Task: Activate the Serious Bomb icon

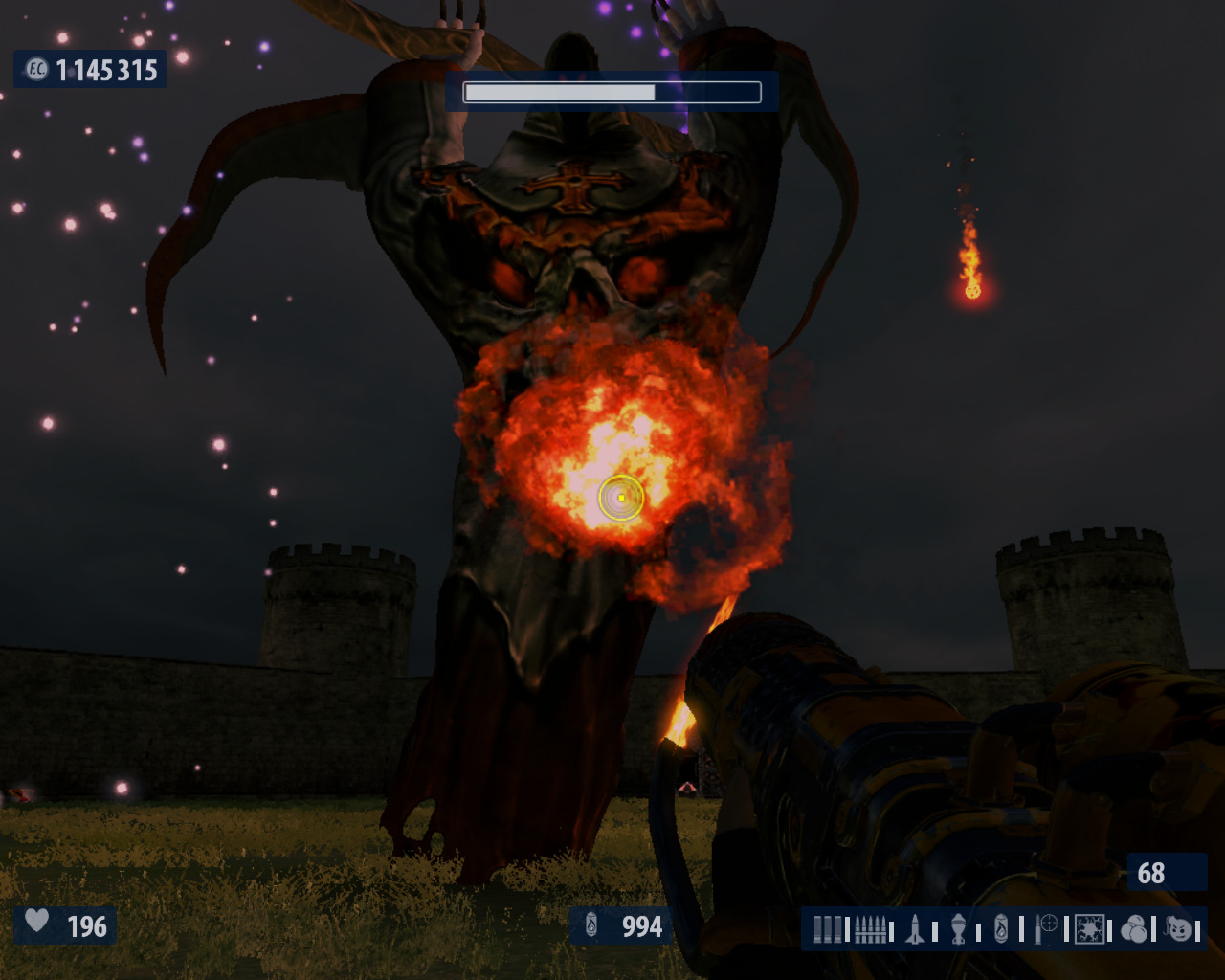Action: click(x=1181, y=928)
